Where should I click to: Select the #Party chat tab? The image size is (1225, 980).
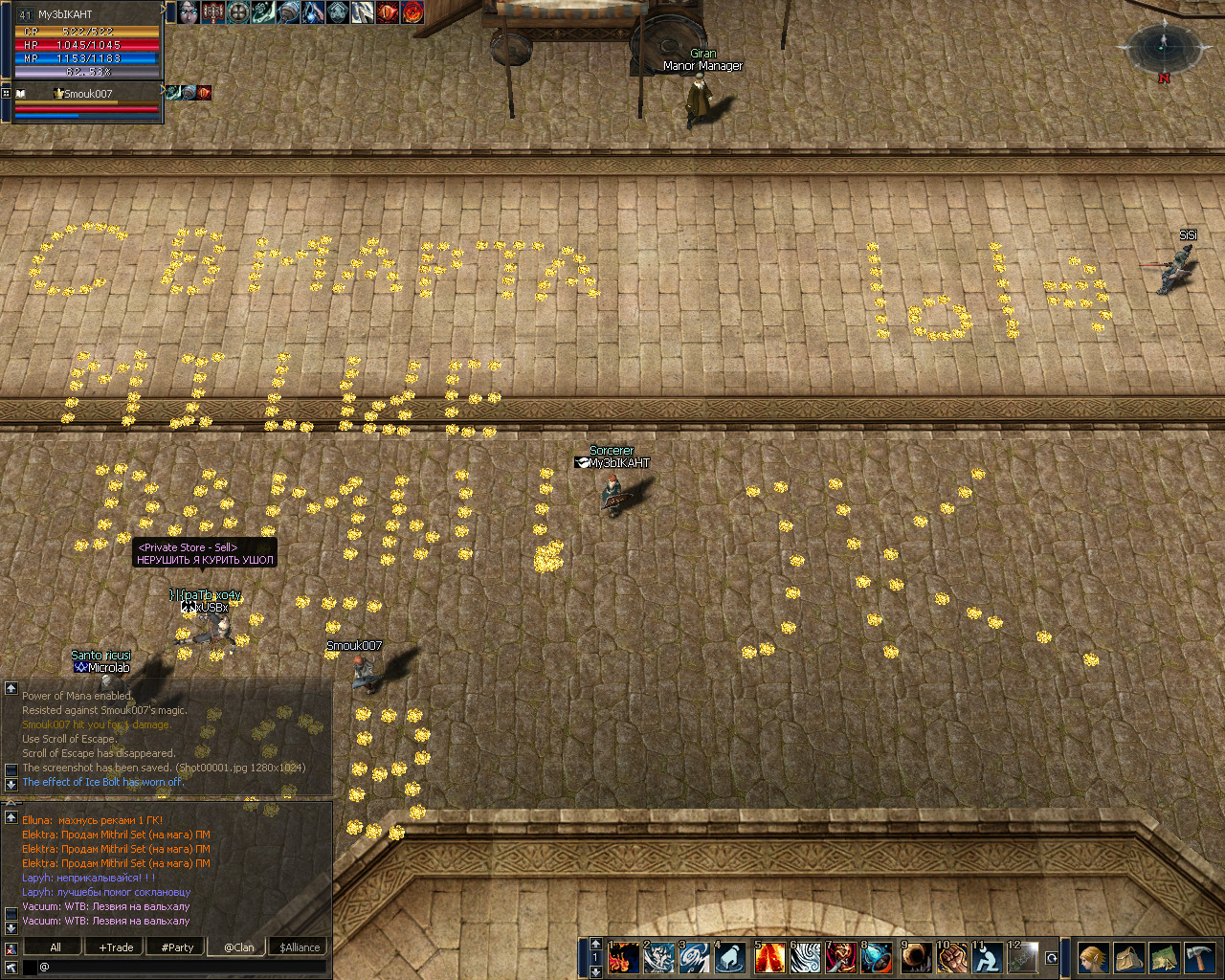[x=177, y=947]
